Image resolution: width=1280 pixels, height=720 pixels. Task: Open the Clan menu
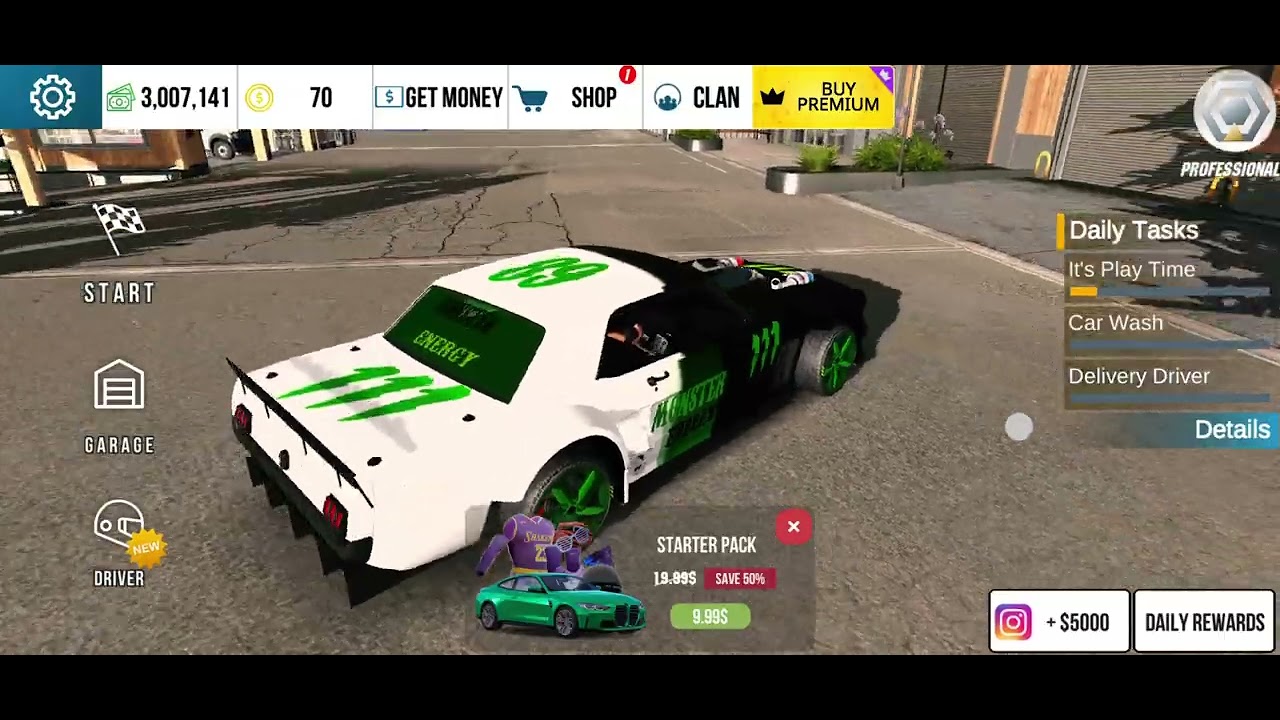[697, 97]
